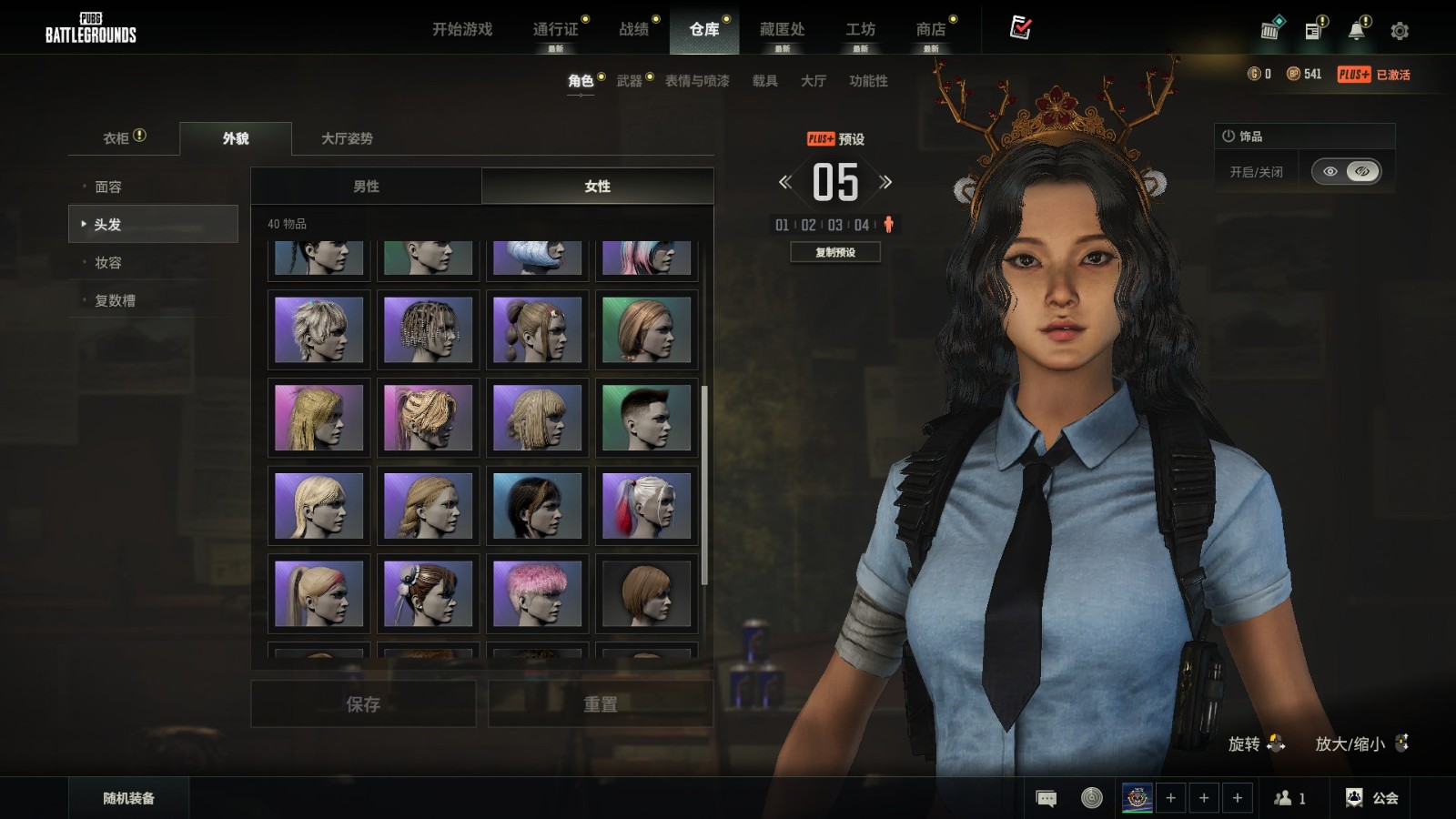This screenshot has height=819, width=1456.
Task: Switch to 武器 weapons category
Action: (x=629, y=81)
